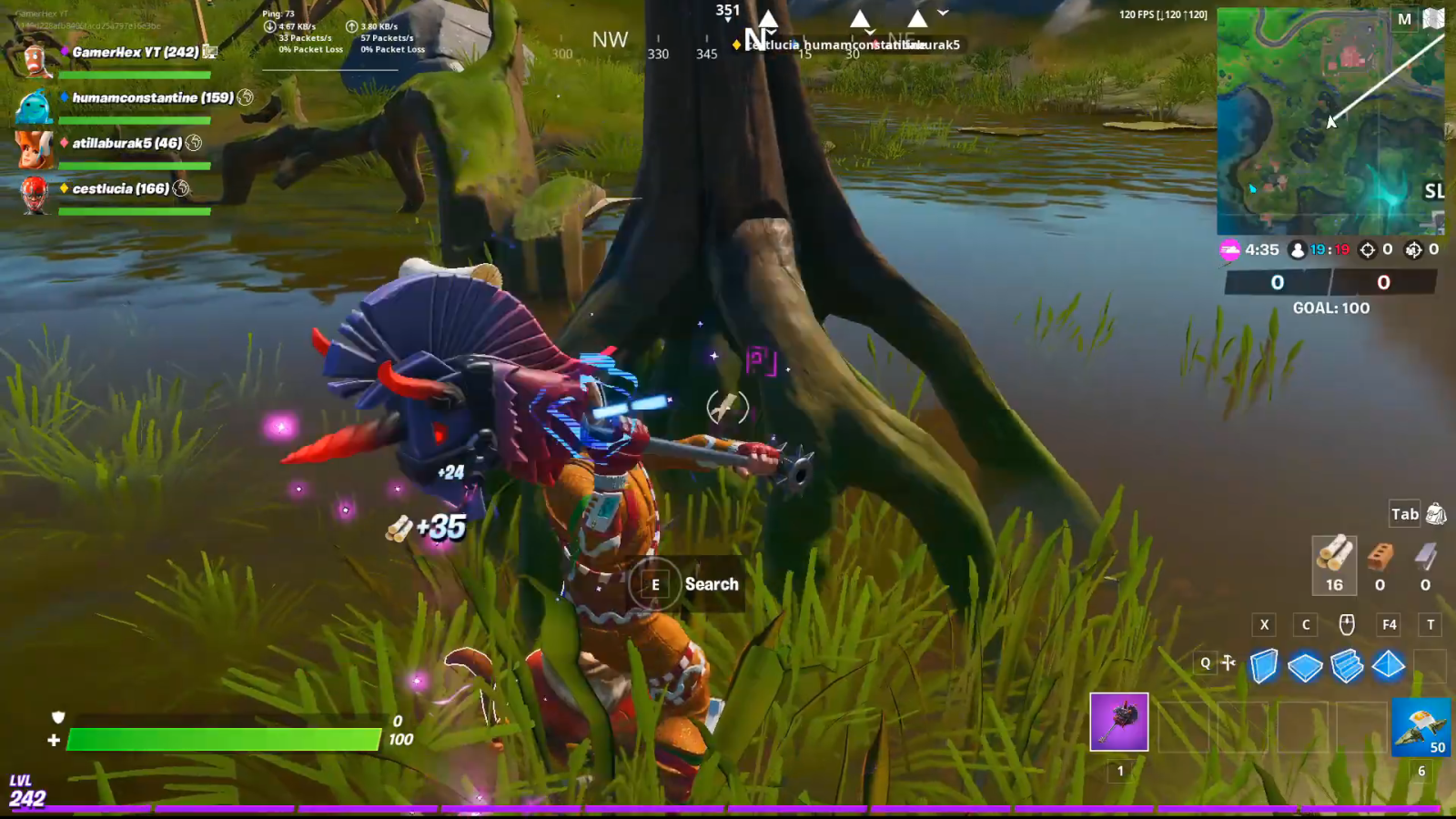Open the minimap
1456x819 pixels.
coord(1330,123)
